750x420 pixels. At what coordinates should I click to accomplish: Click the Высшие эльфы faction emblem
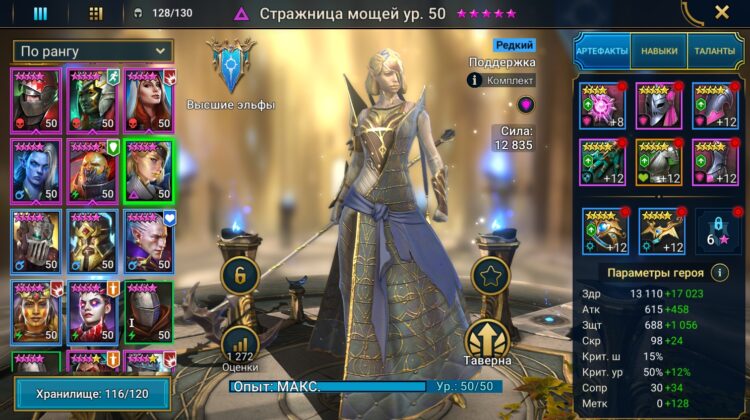tap(230, 64)
